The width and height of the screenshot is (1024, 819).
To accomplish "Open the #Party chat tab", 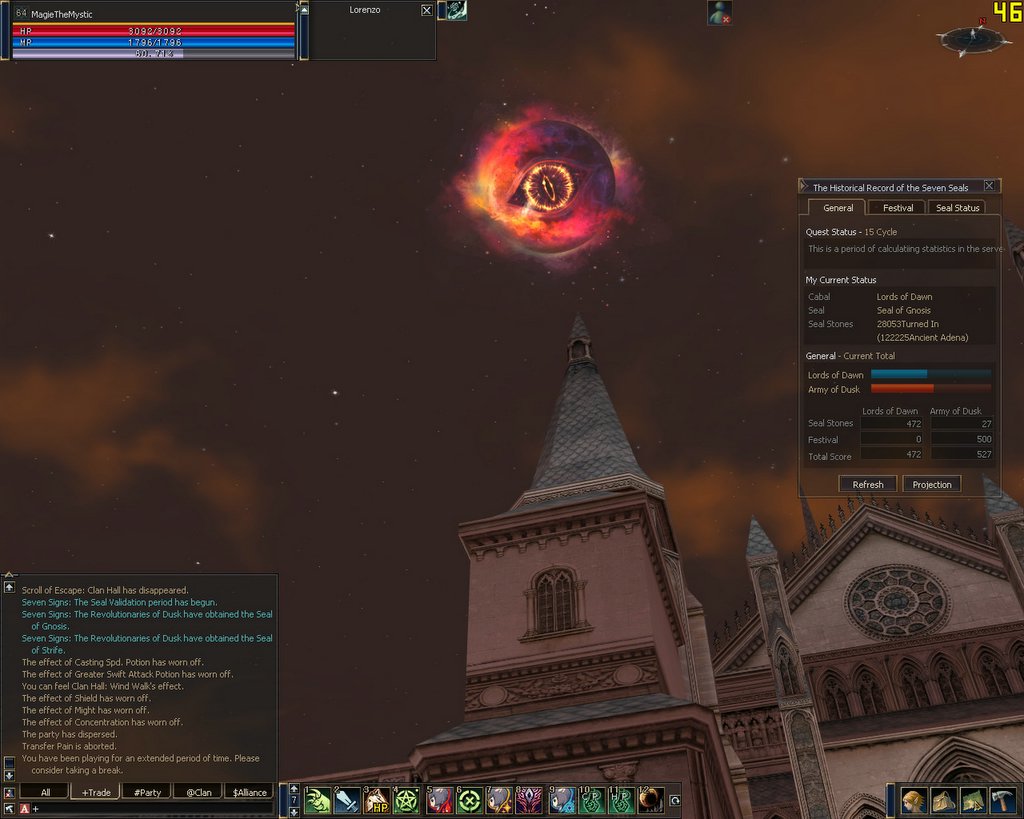I will point(147,792).
